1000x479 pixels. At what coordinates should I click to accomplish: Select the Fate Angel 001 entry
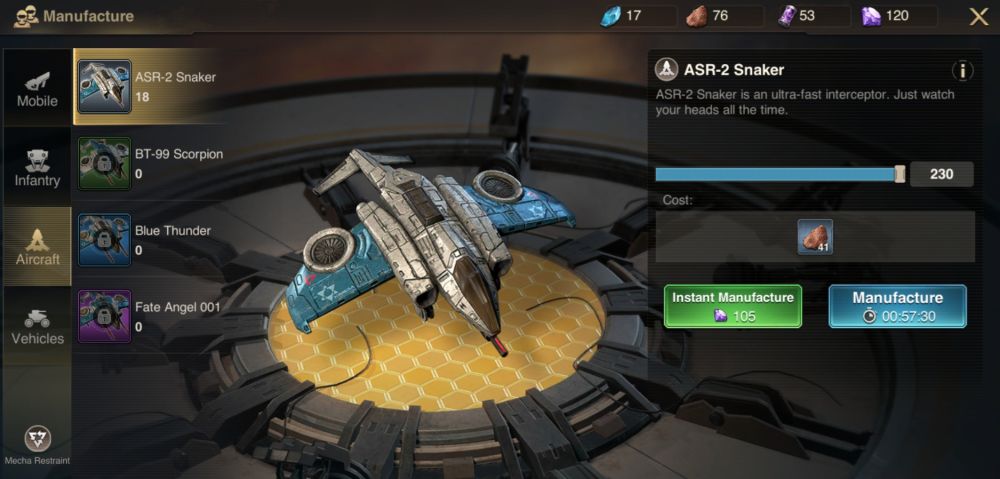point(150,316)
